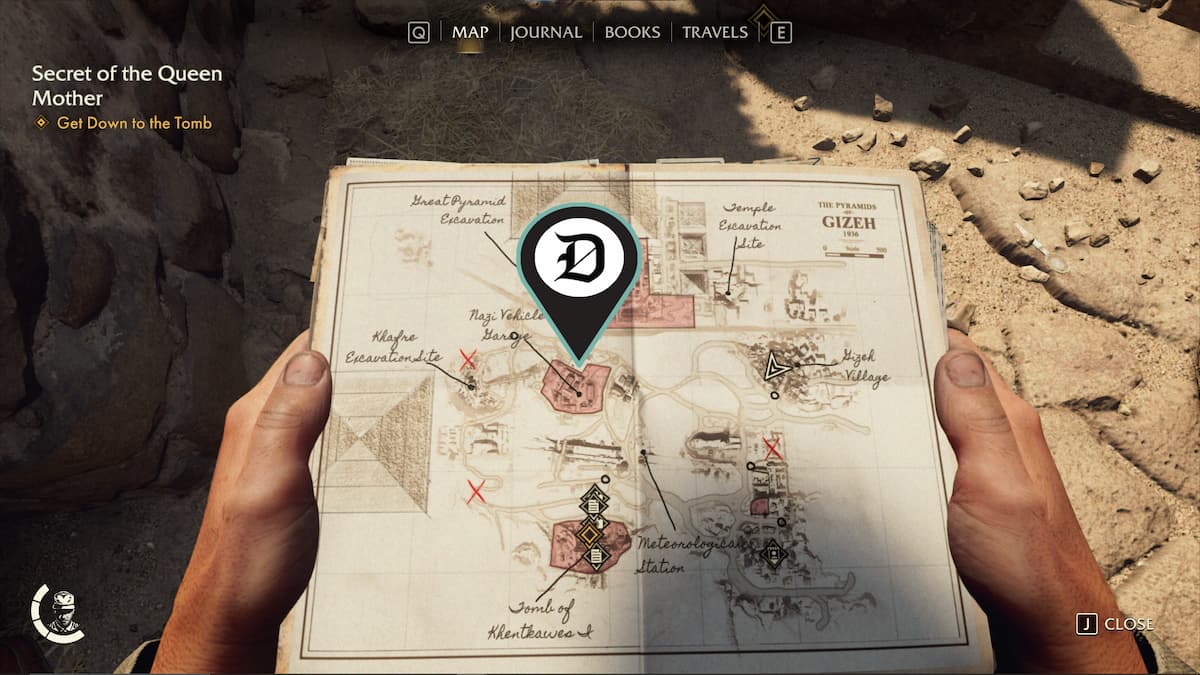
Task: Open the Books tab
Action: point(632,32)
